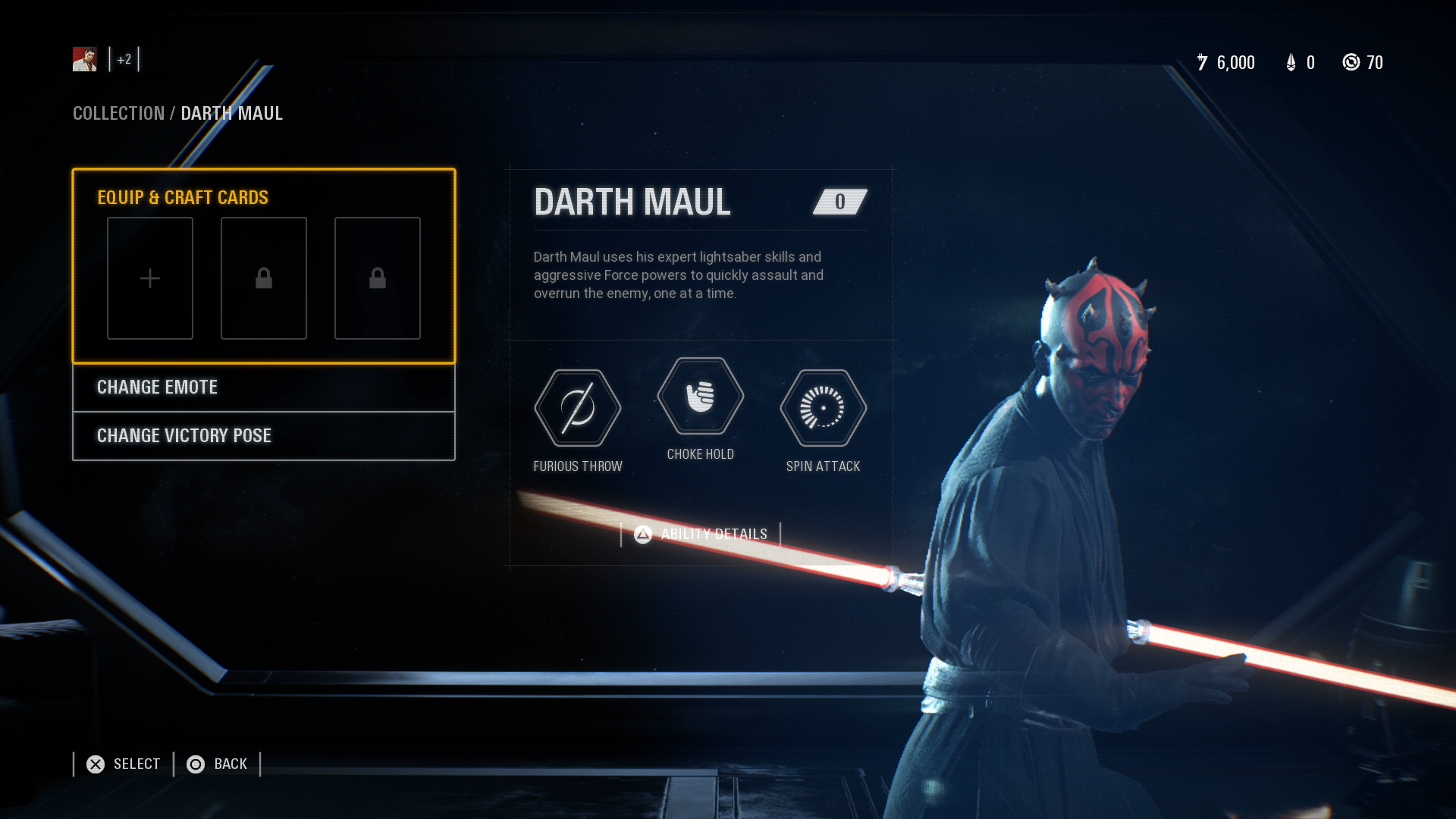Click the Back button circle icon

click(x=196, y=764)
